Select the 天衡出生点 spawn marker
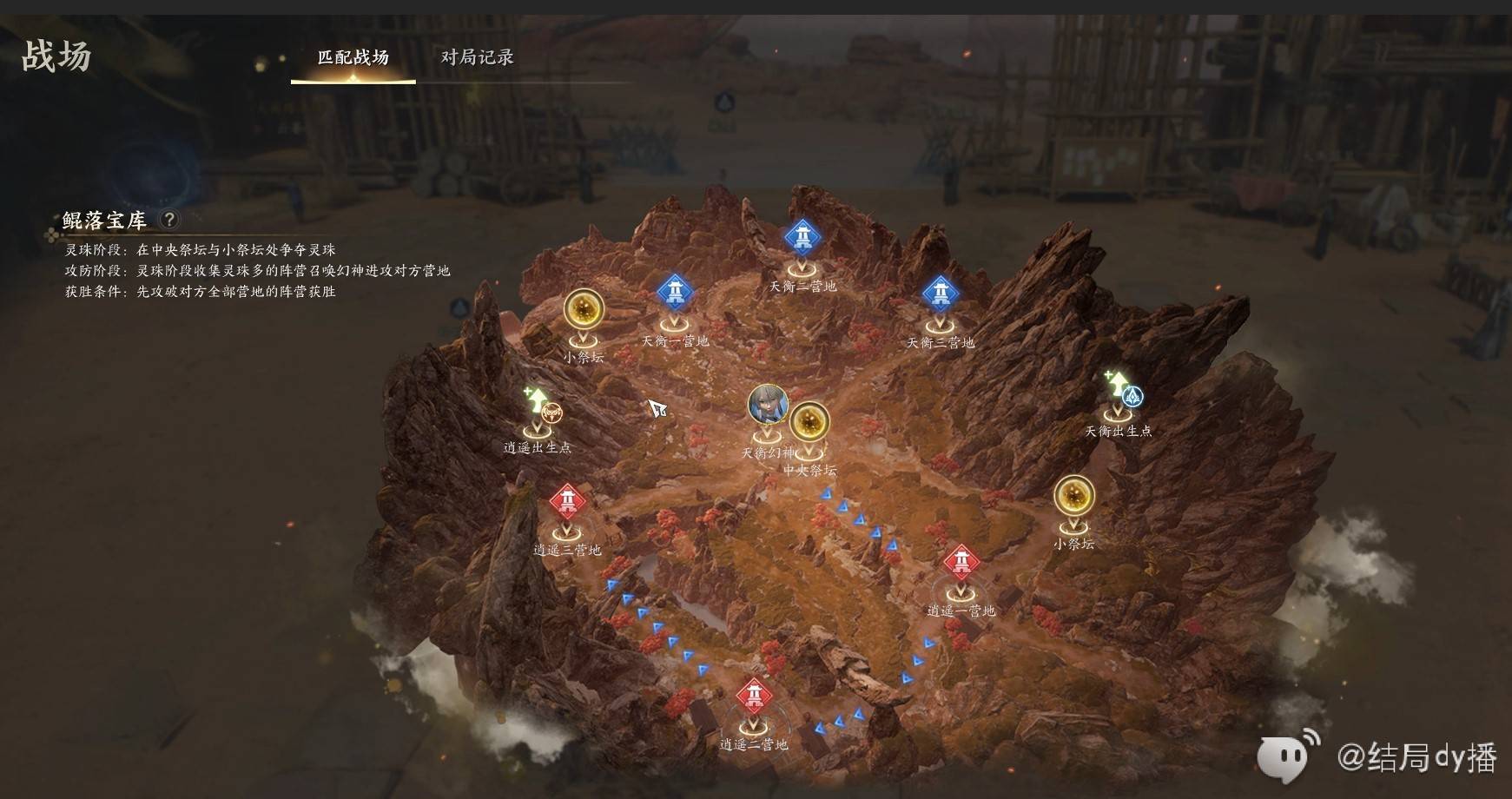This screenshot has height=799, width=1512. 1121,391
